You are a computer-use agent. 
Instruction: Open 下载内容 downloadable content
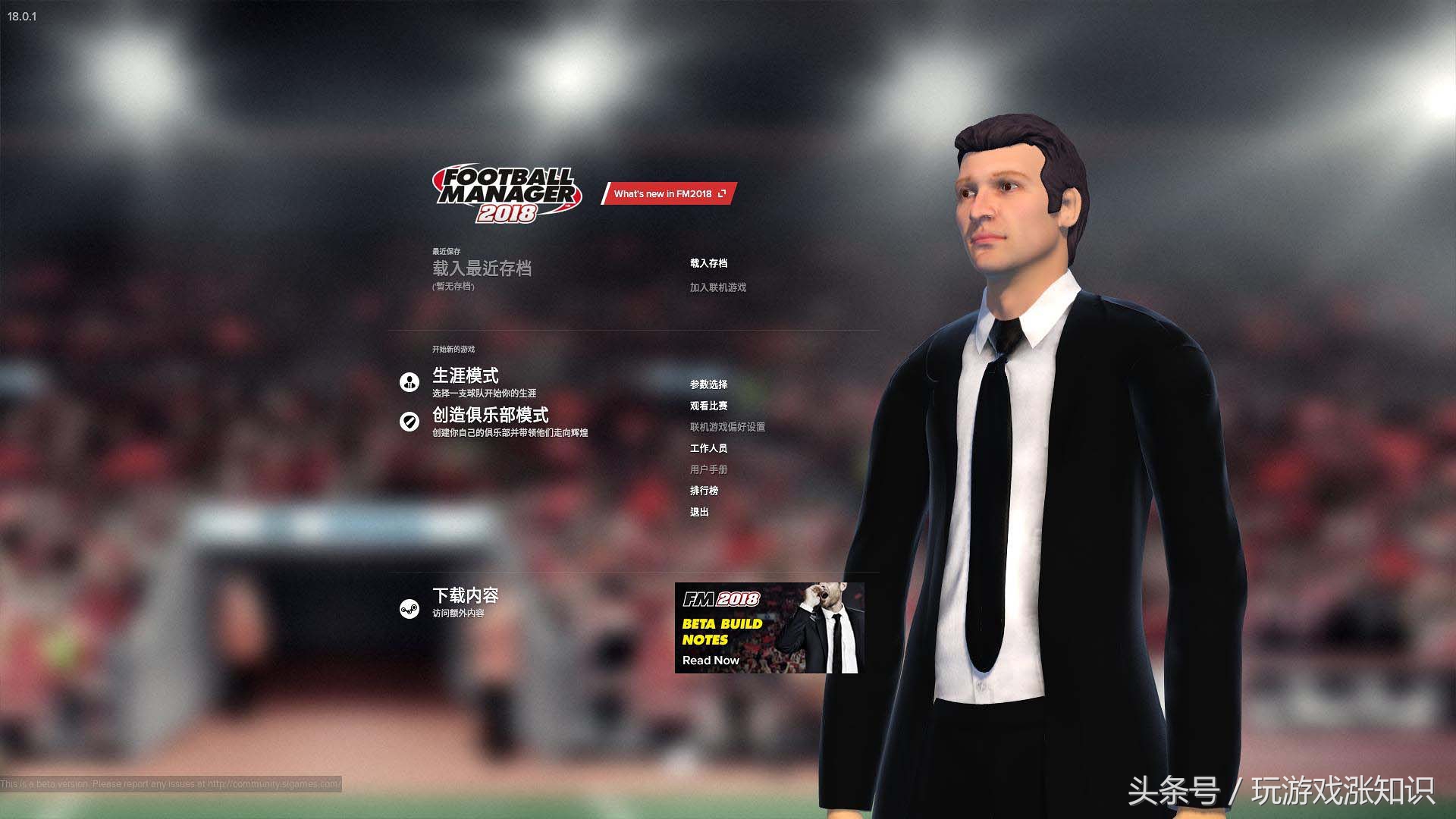point(466,596)
